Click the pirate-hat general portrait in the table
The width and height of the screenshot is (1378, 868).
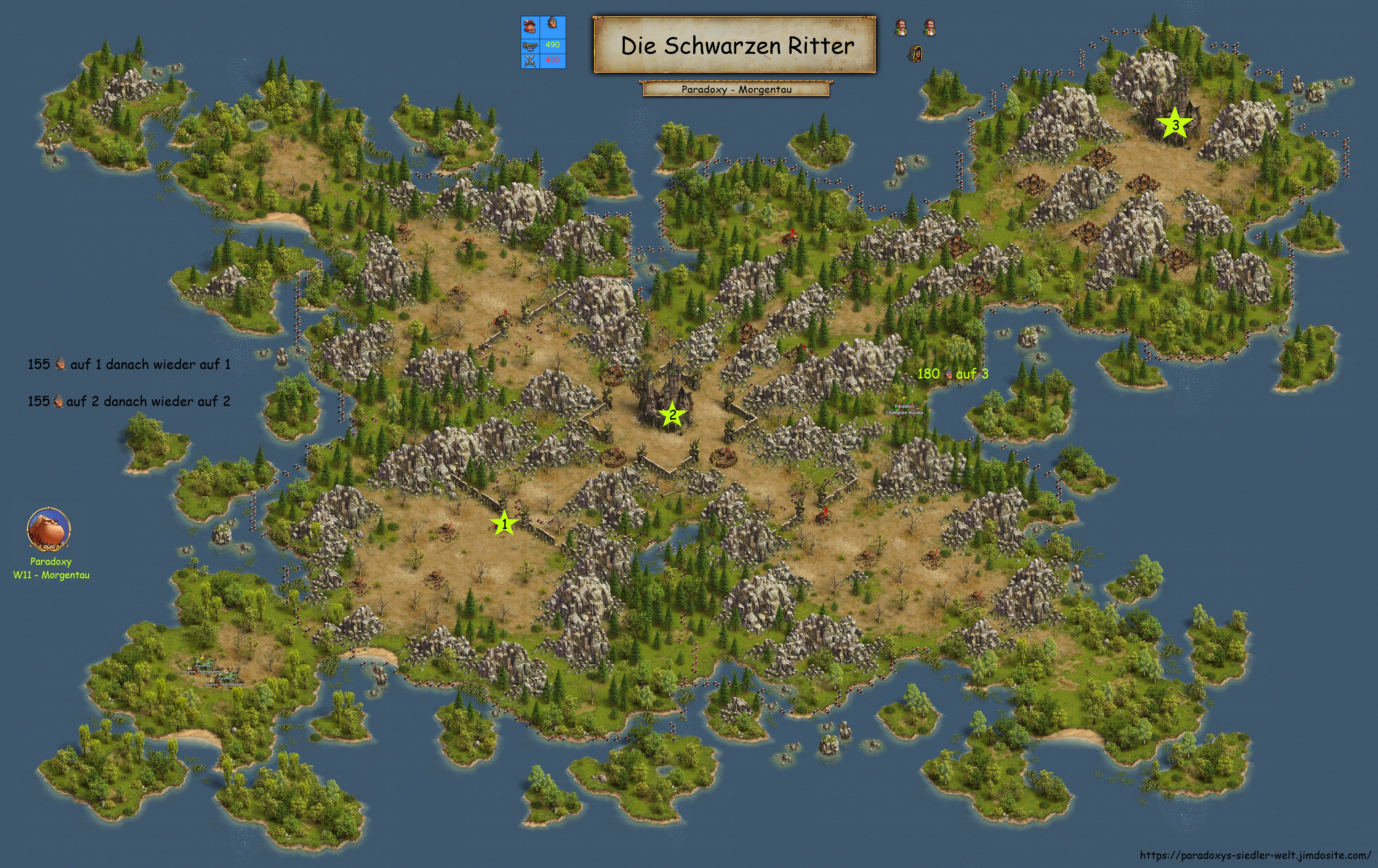pos(530,26)
